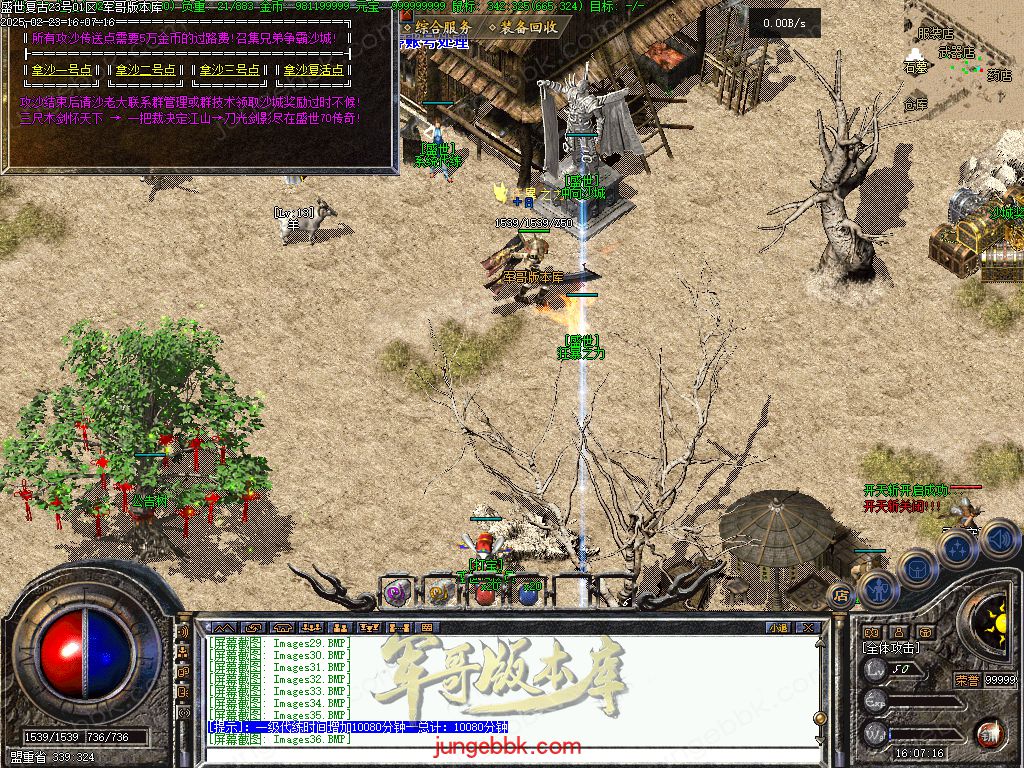Teleport via 拿沙复活点 link

click(x=313, y=70)
